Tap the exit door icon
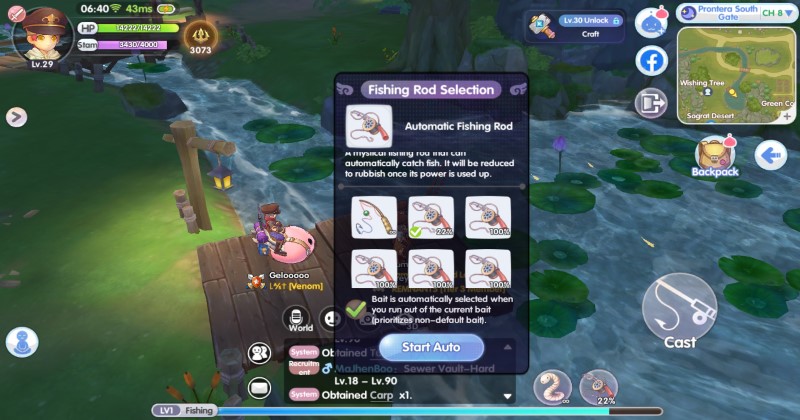The width and height of the screenshot is (800, 420). (x=652, y=103)
